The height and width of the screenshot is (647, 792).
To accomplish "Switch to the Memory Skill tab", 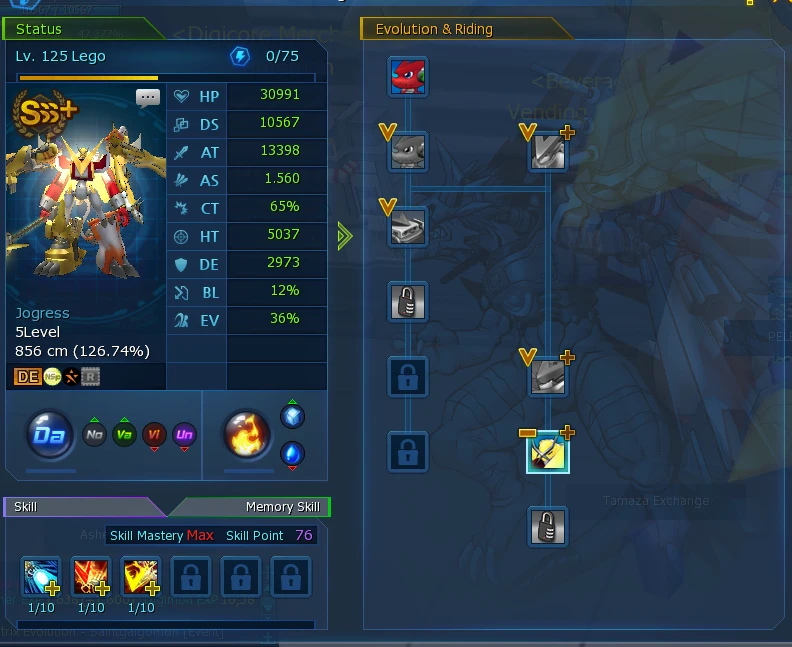I will point(282,507).
